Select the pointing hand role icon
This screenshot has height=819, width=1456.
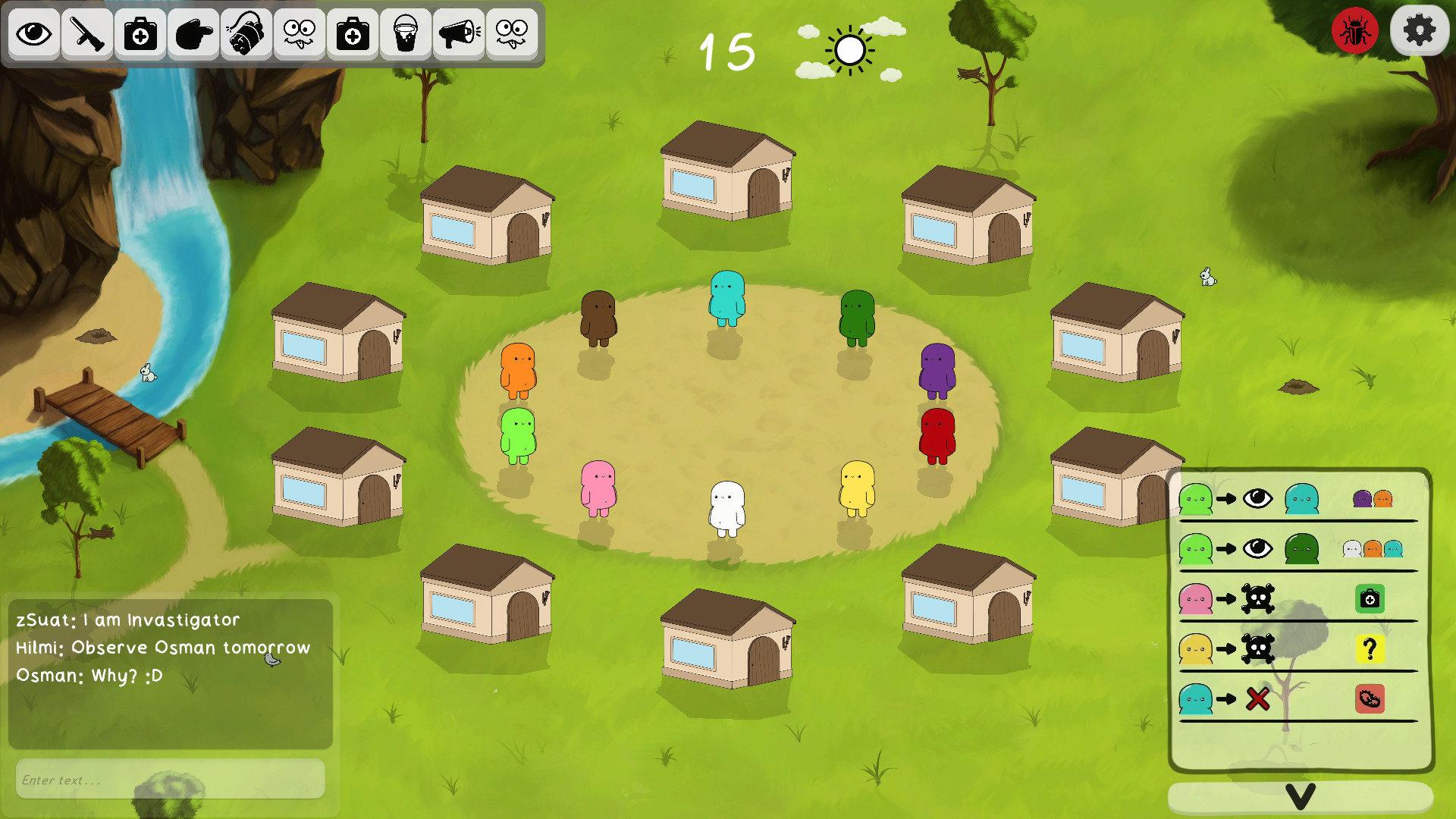pos(193,34)
